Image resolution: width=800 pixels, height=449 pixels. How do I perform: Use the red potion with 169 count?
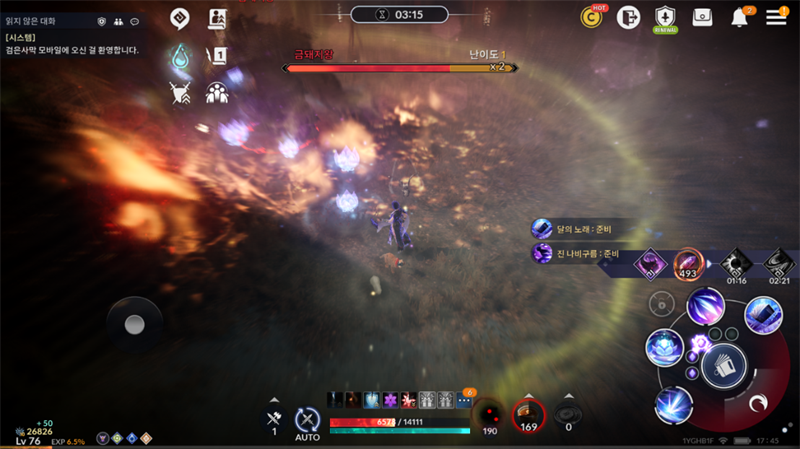(528, 414)
